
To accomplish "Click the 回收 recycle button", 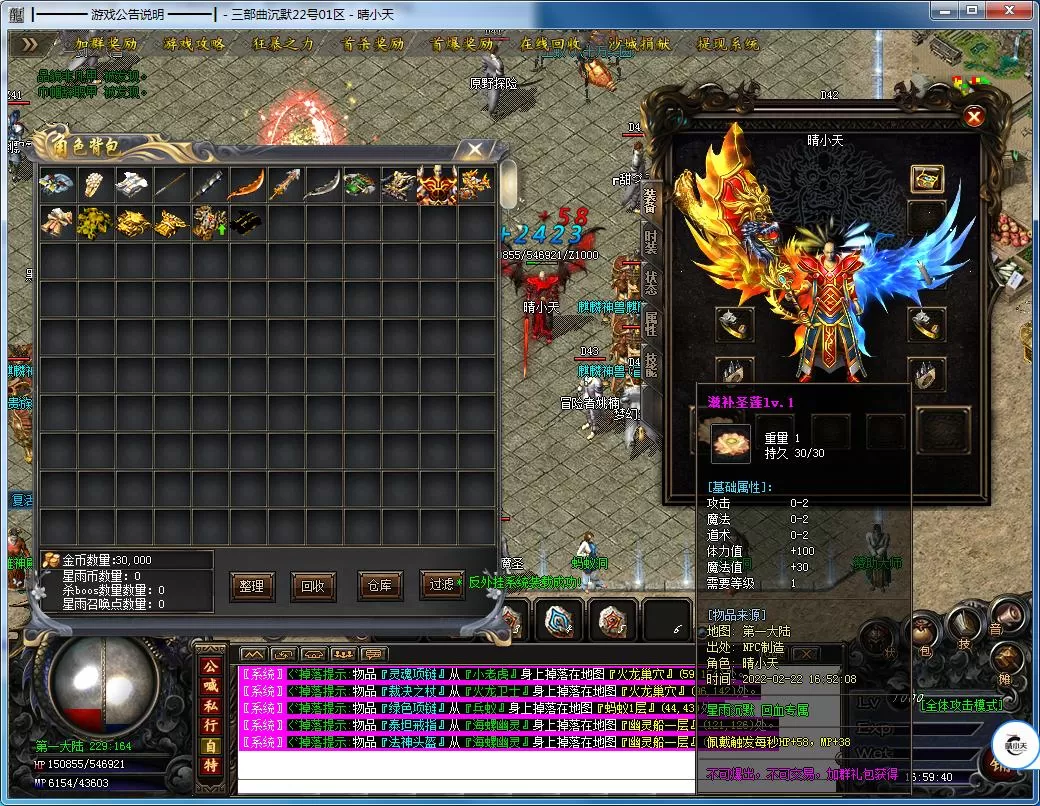I will pyautogui.click(x=313, y=586).
